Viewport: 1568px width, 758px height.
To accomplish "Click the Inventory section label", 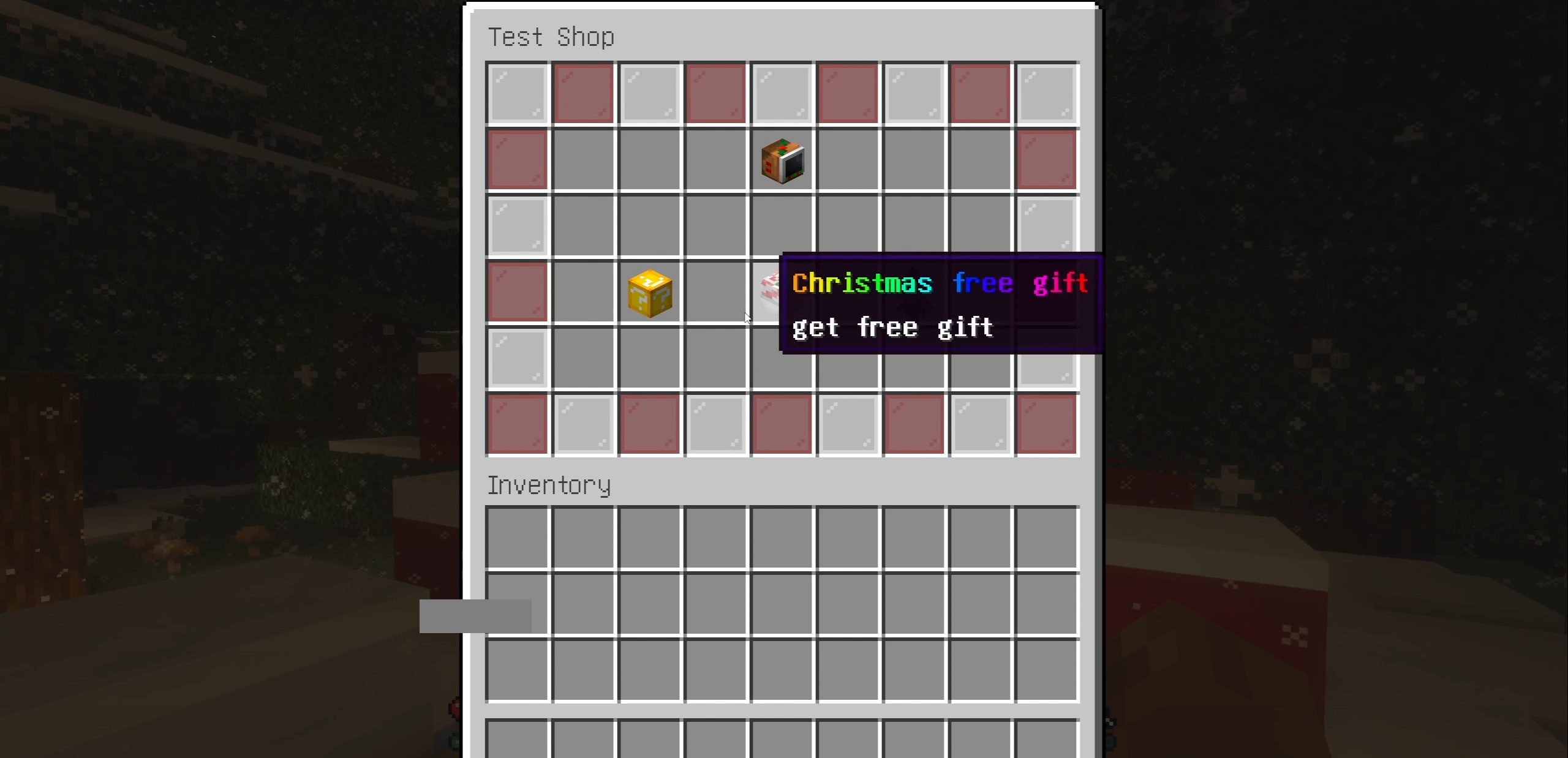I will (549, 484).
